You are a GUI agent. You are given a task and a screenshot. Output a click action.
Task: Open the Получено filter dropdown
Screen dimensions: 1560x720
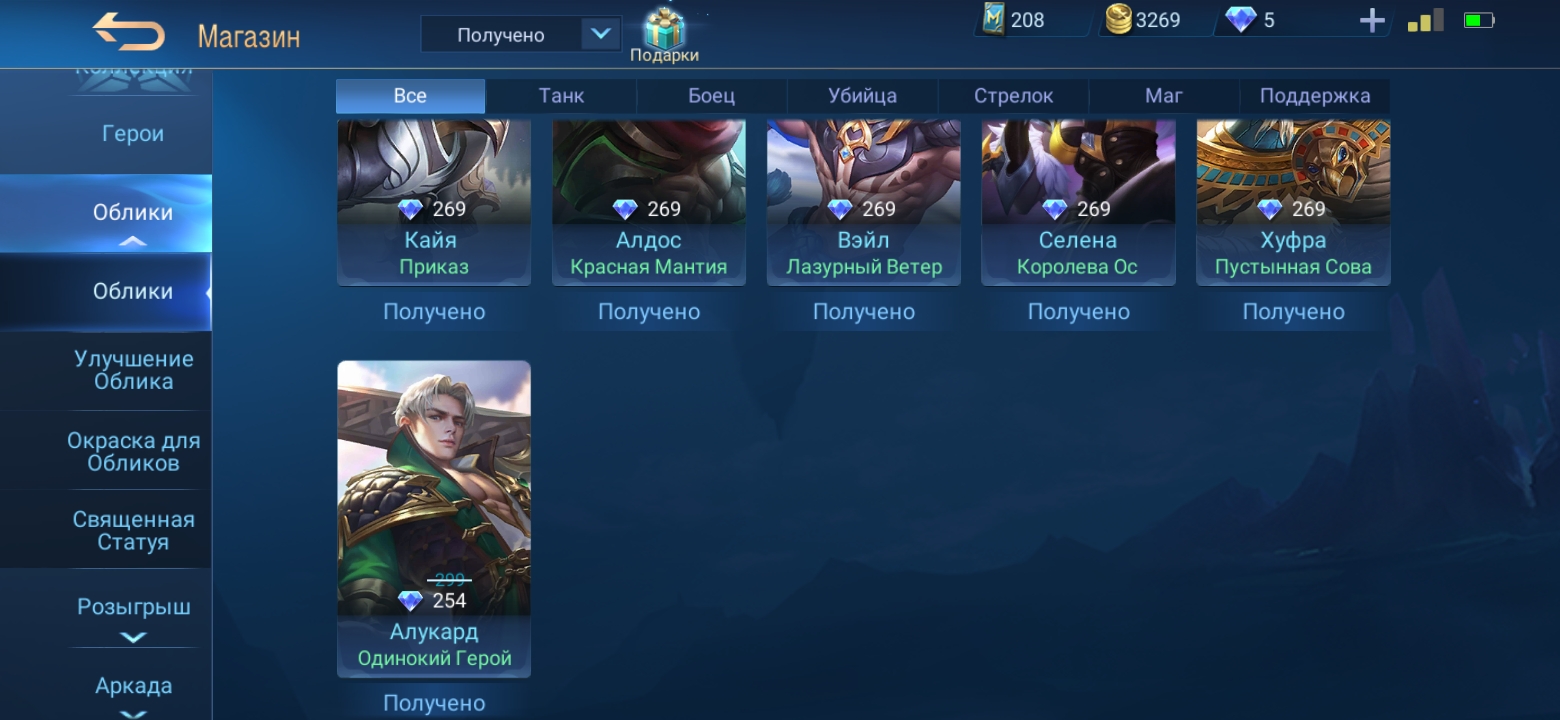pos(599,35)
